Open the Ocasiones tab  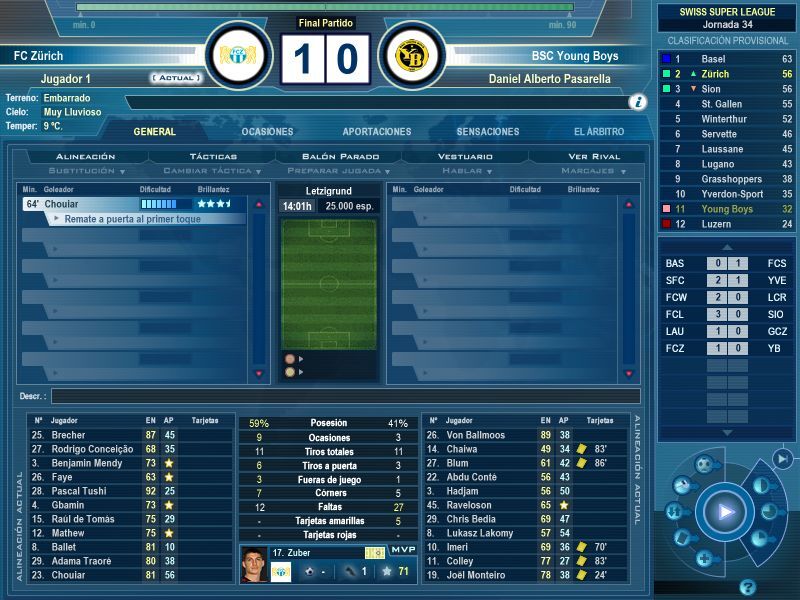click(x=267, y=132)
